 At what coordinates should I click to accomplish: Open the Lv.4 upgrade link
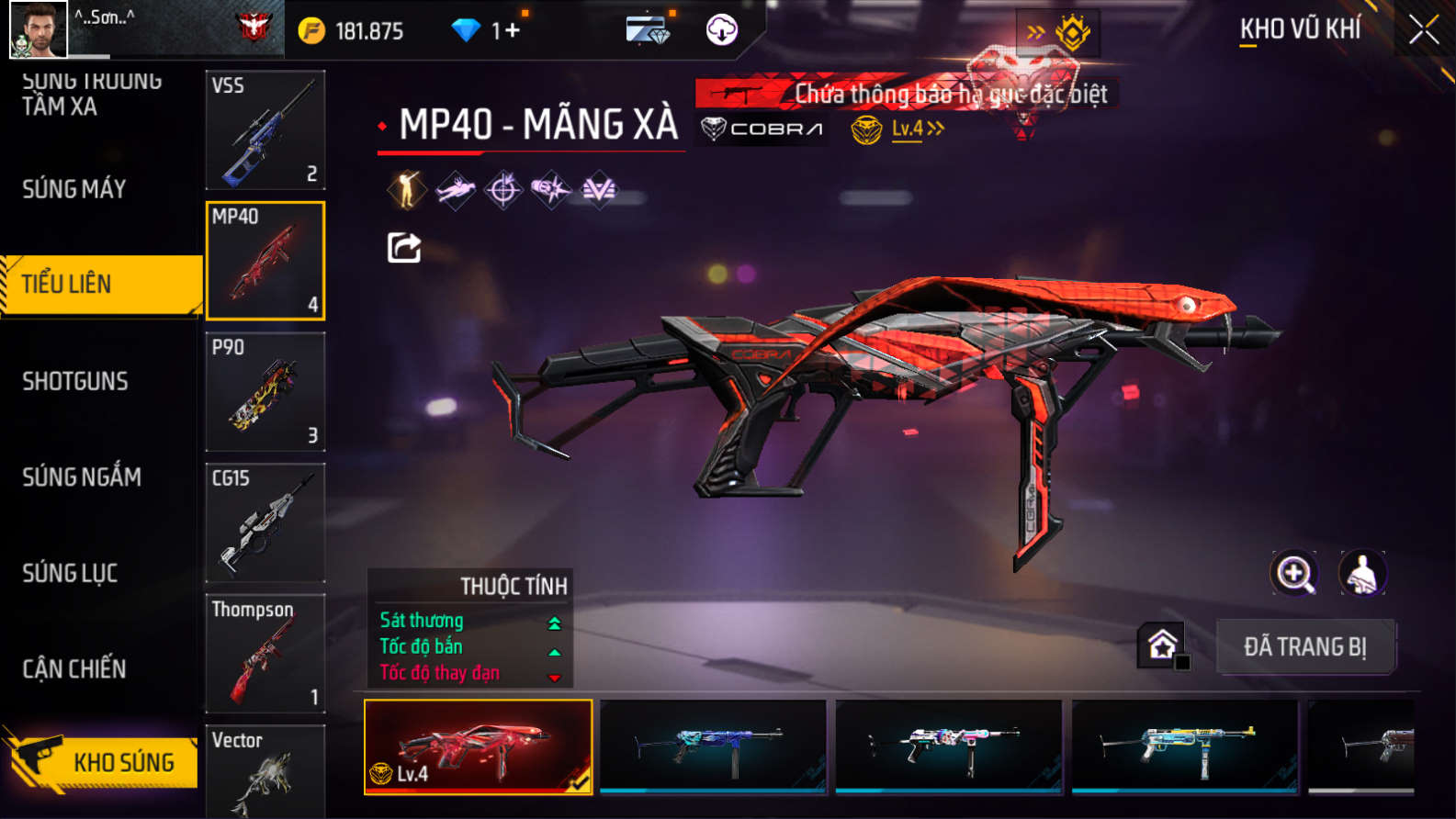click(x=916, y=129)
